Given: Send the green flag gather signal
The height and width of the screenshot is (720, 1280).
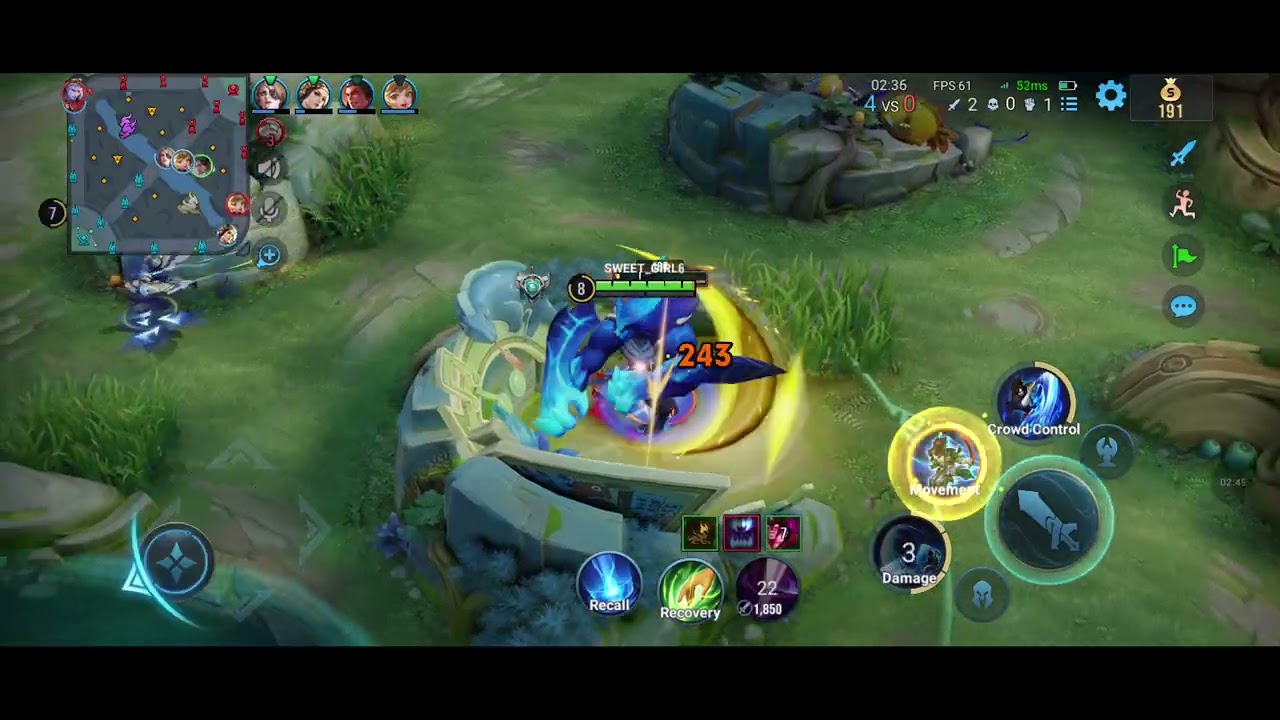Looking at the screenshot, I should pos(1183,256).
